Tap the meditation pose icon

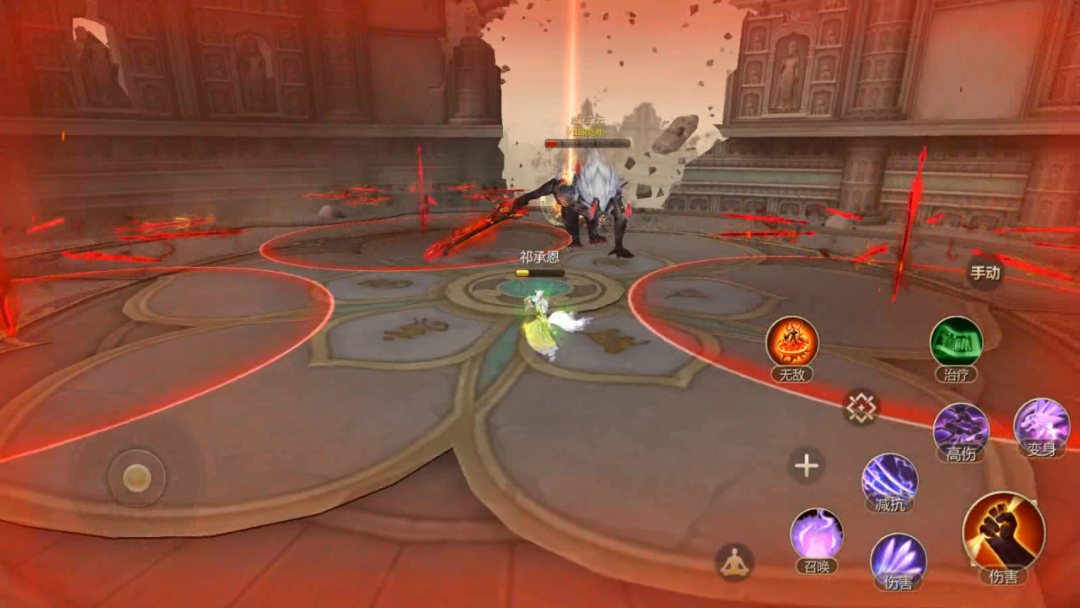click(x=735, y=563)
